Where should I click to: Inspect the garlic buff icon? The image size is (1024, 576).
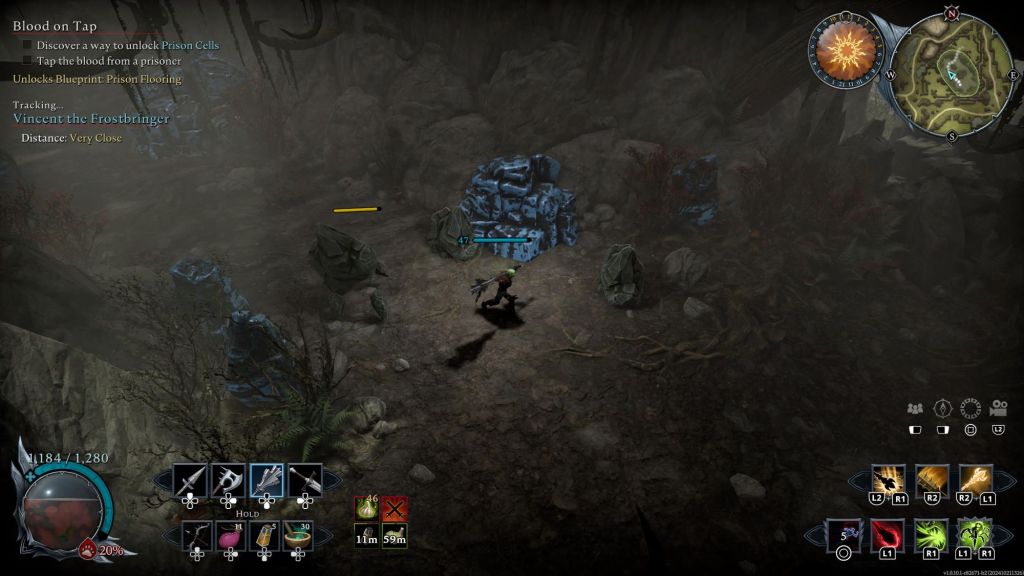(x=367, y=509)
